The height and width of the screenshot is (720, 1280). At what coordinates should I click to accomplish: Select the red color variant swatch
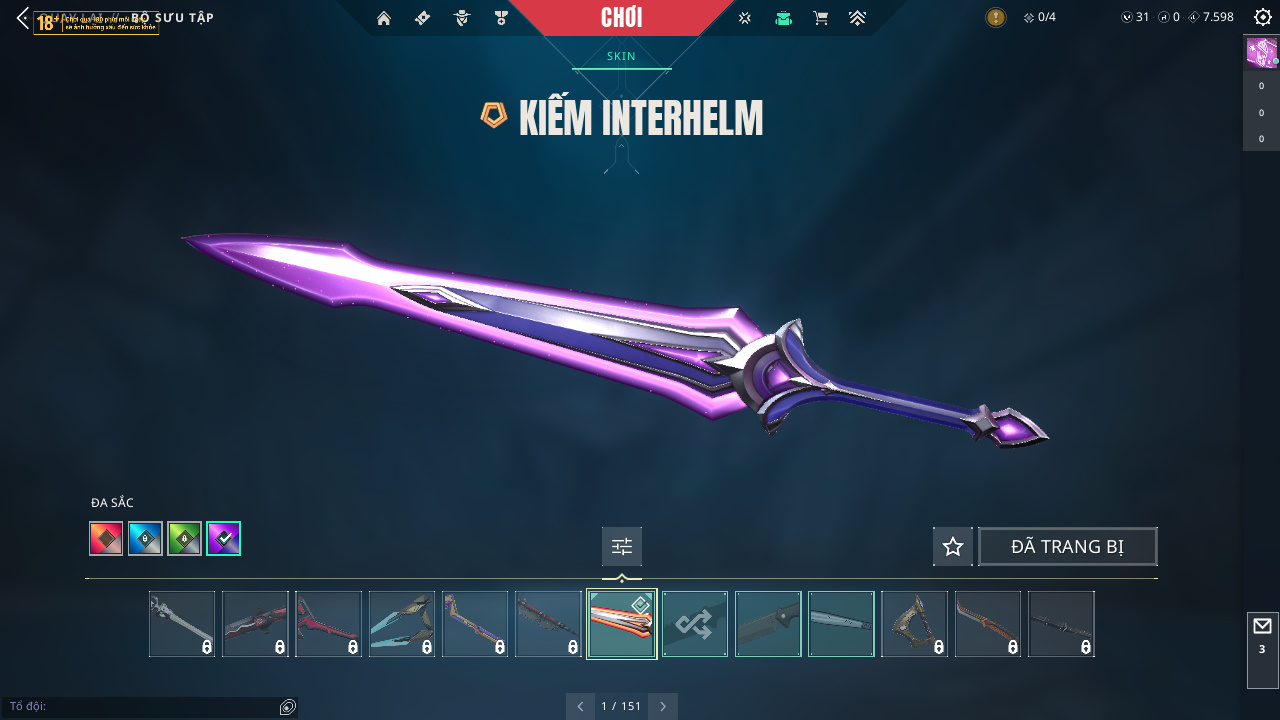[x=106, y=539]
